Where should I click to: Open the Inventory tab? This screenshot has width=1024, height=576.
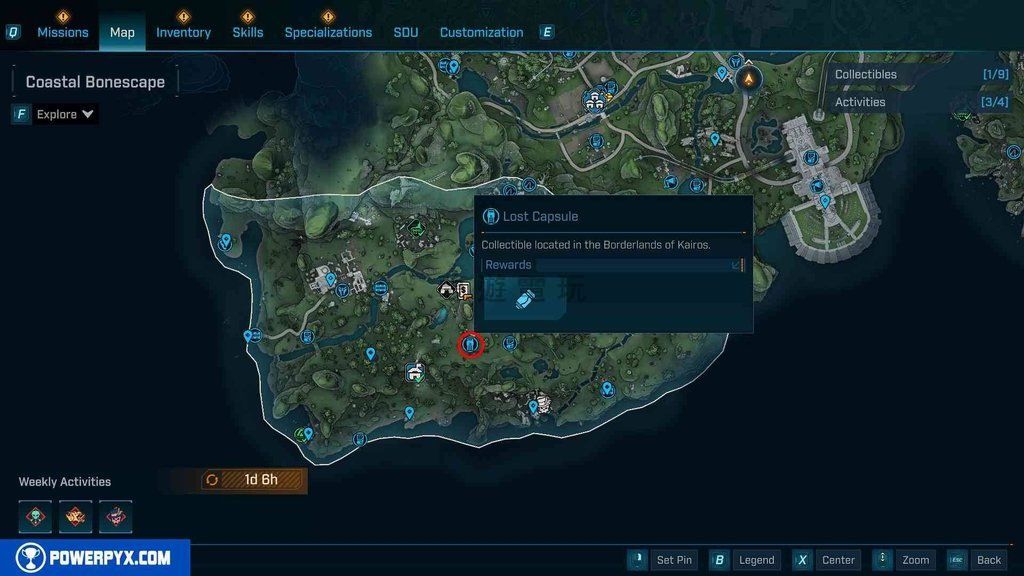coord(183,32)
